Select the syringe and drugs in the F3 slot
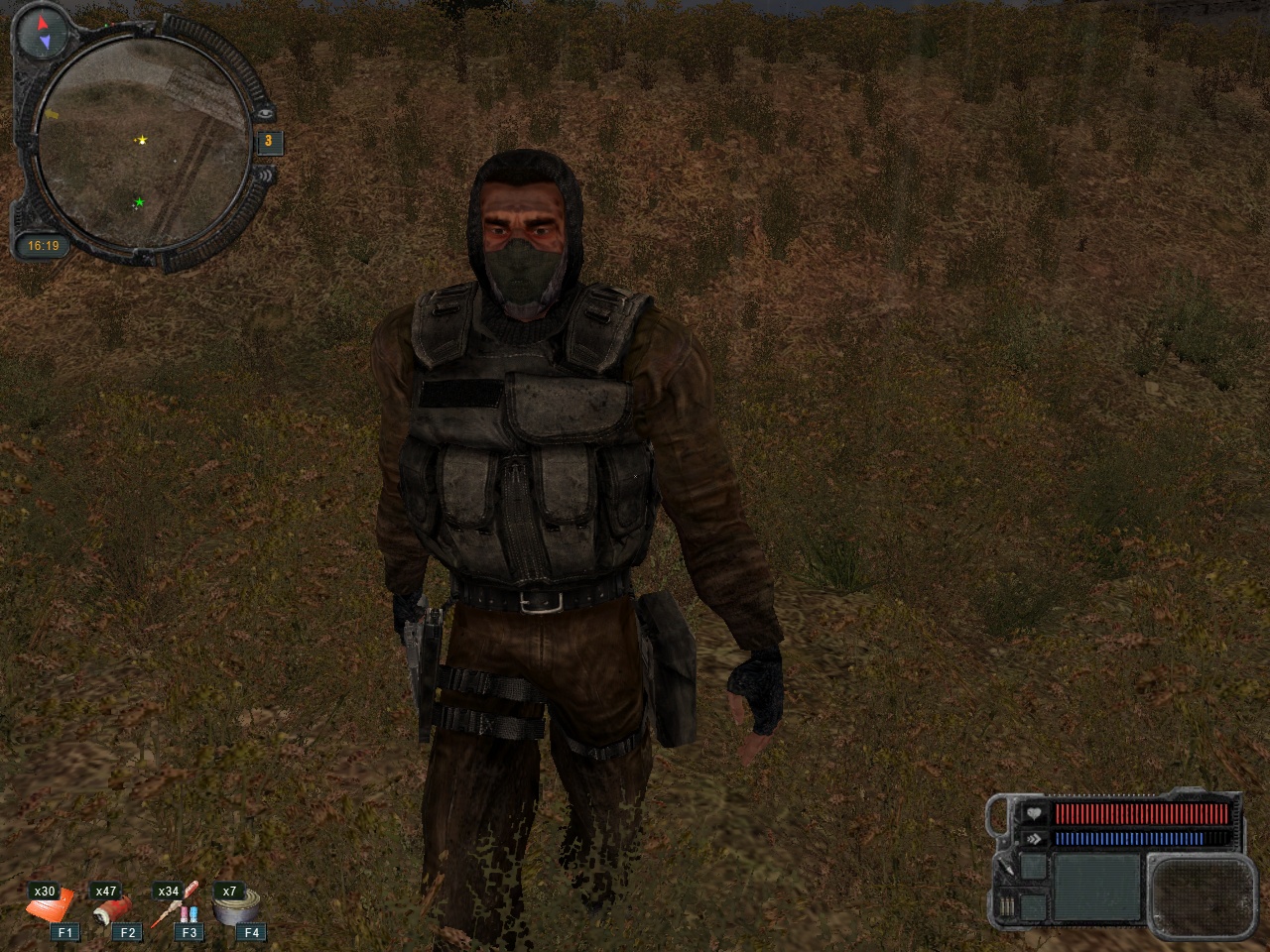 [x=177, y=906]
